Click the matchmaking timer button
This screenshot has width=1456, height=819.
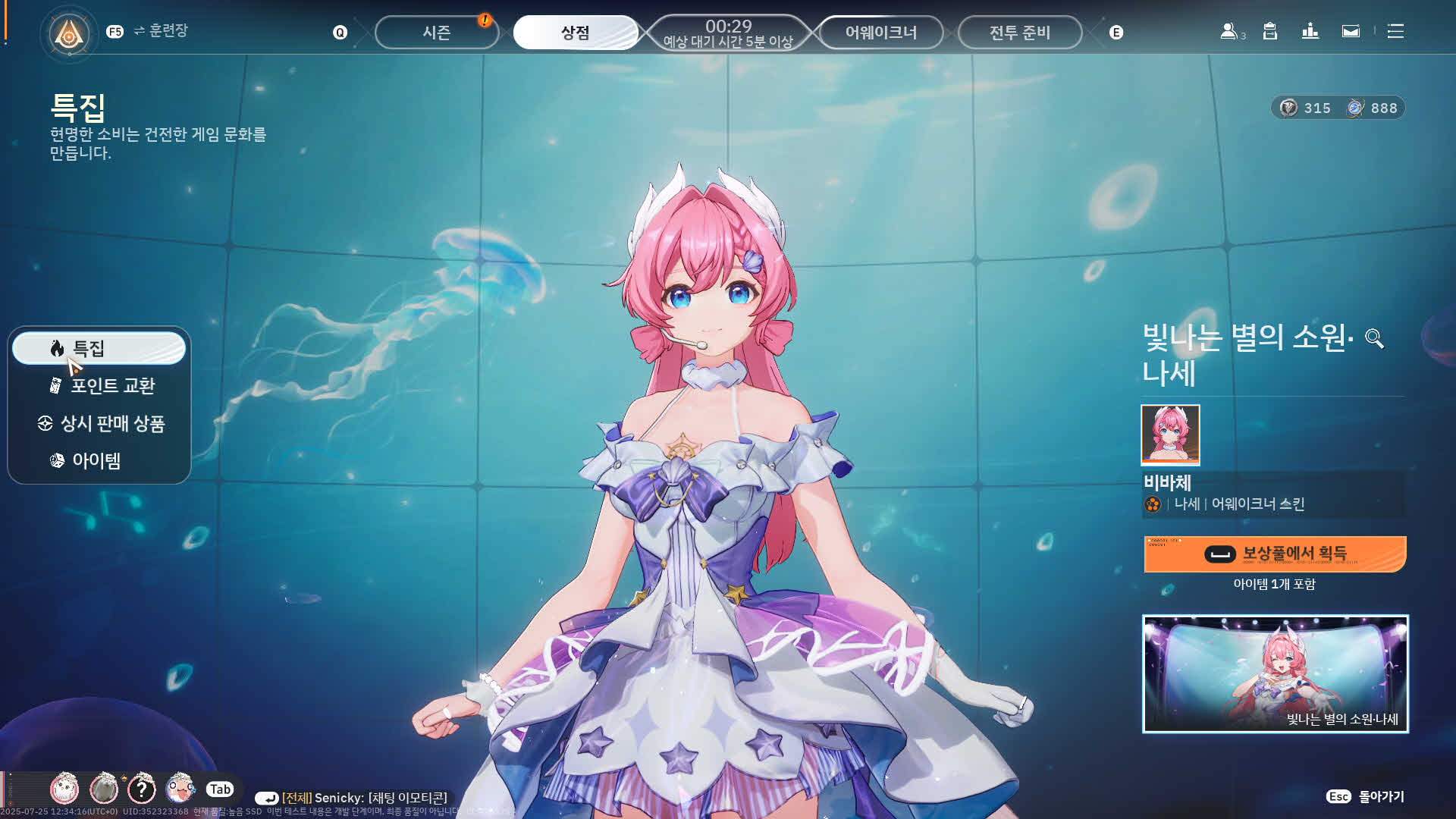(728, 33)
